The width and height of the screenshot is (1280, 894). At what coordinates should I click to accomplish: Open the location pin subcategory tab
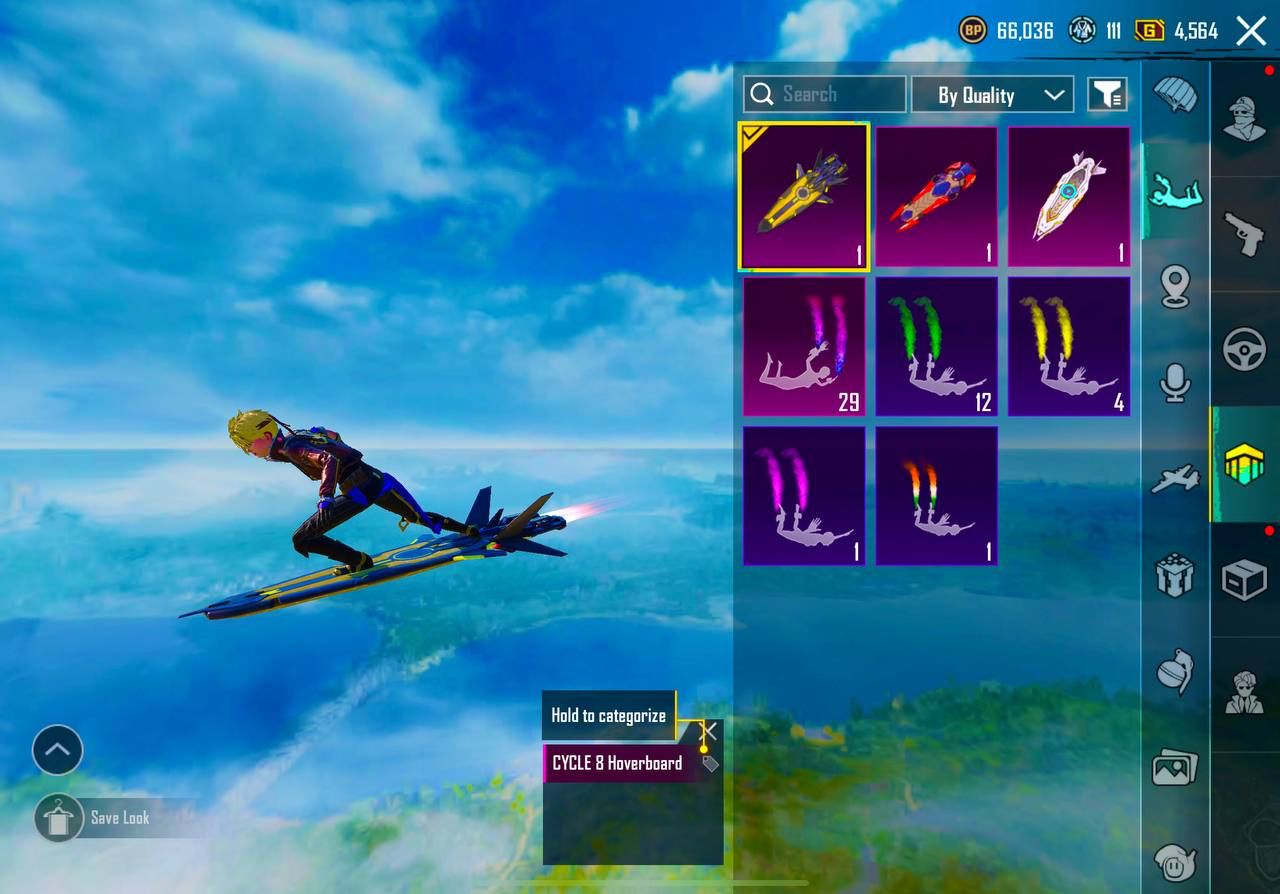coord(1175,287)
